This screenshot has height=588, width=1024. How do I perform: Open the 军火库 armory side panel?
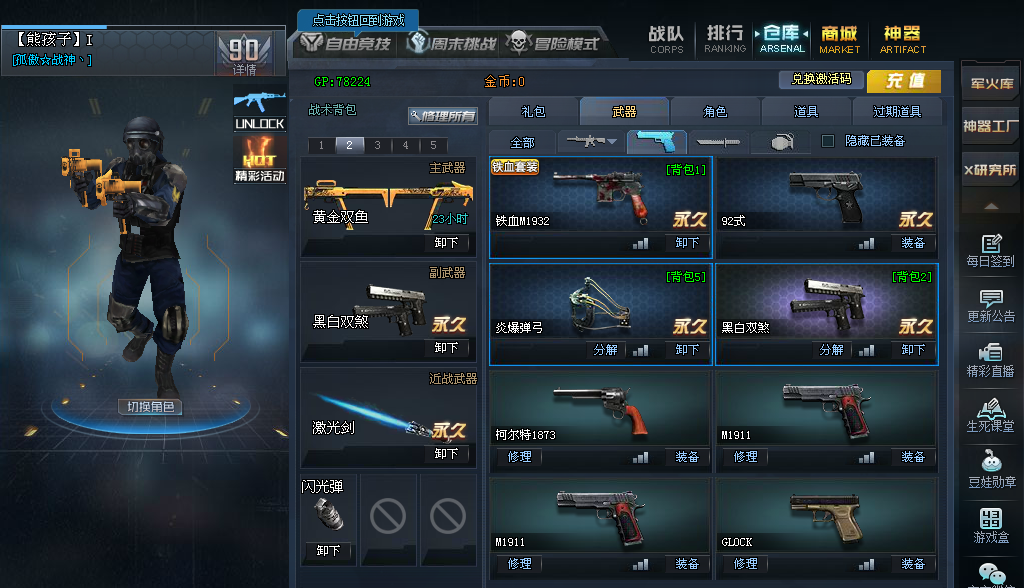pos(991,84)
